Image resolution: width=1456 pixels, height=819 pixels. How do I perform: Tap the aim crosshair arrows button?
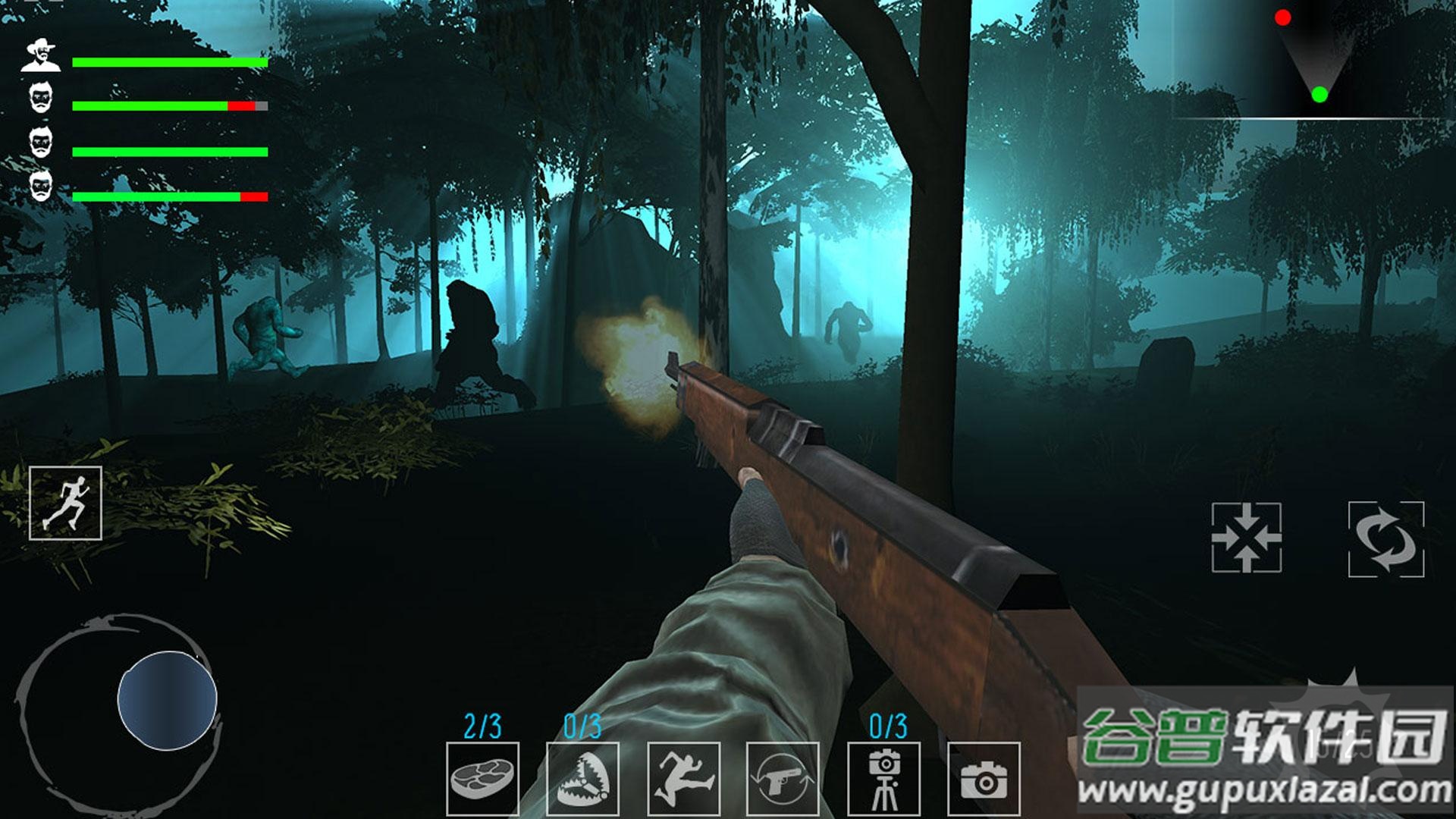point(1247,537)
